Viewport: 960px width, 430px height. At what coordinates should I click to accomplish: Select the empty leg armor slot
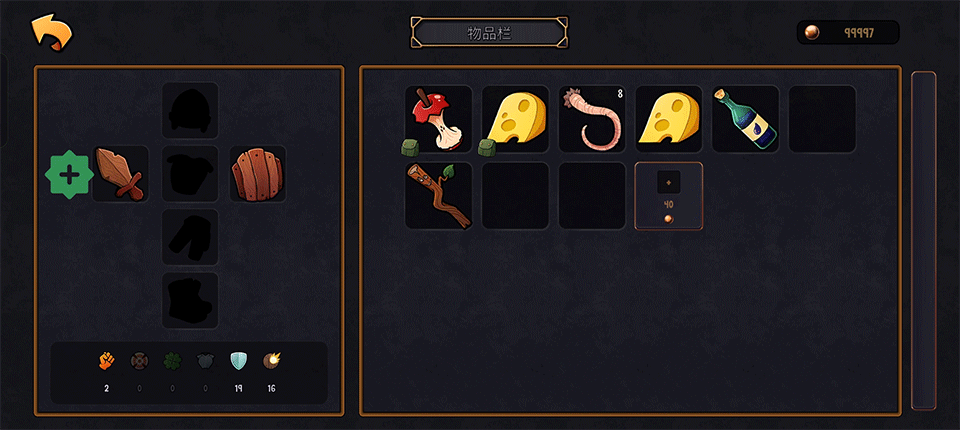190,237
